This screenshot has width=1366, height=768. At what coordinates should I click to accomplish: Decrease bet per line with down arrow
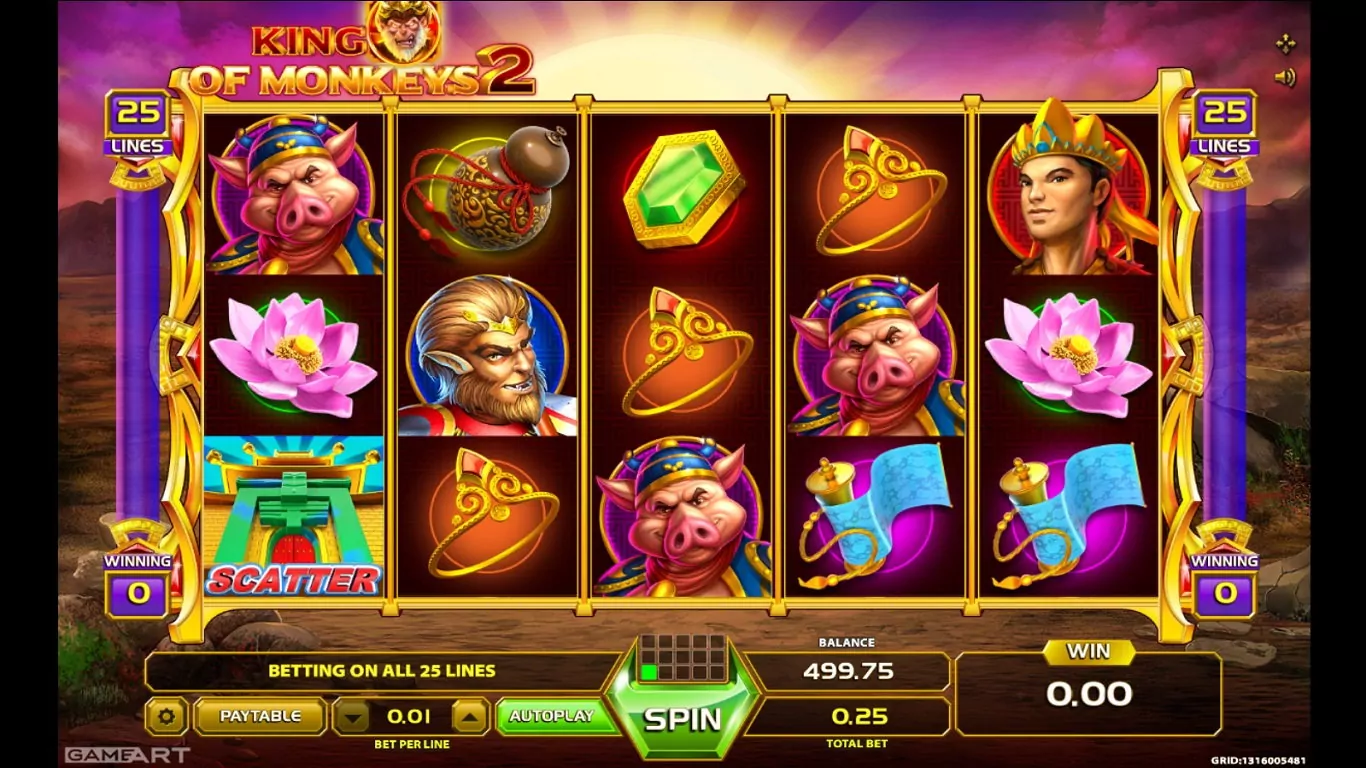tap(351, 716)
